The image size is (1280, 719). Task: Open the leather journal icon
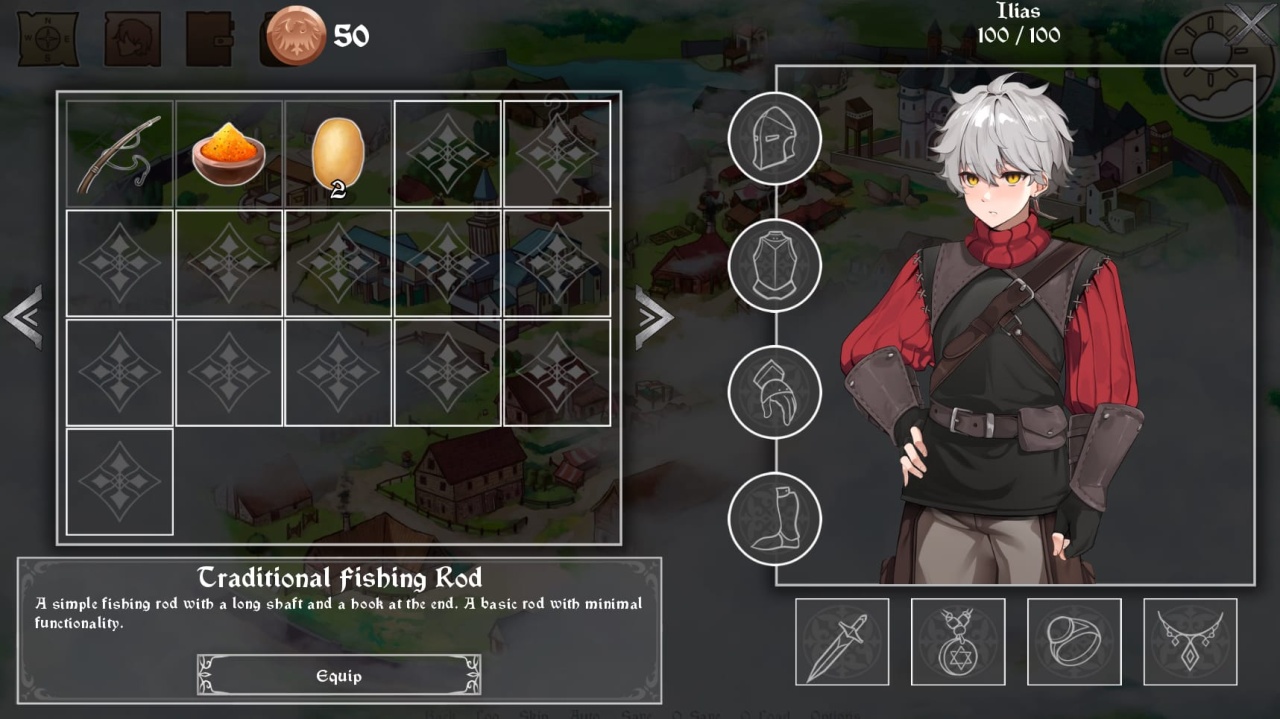tap(209, 39)
